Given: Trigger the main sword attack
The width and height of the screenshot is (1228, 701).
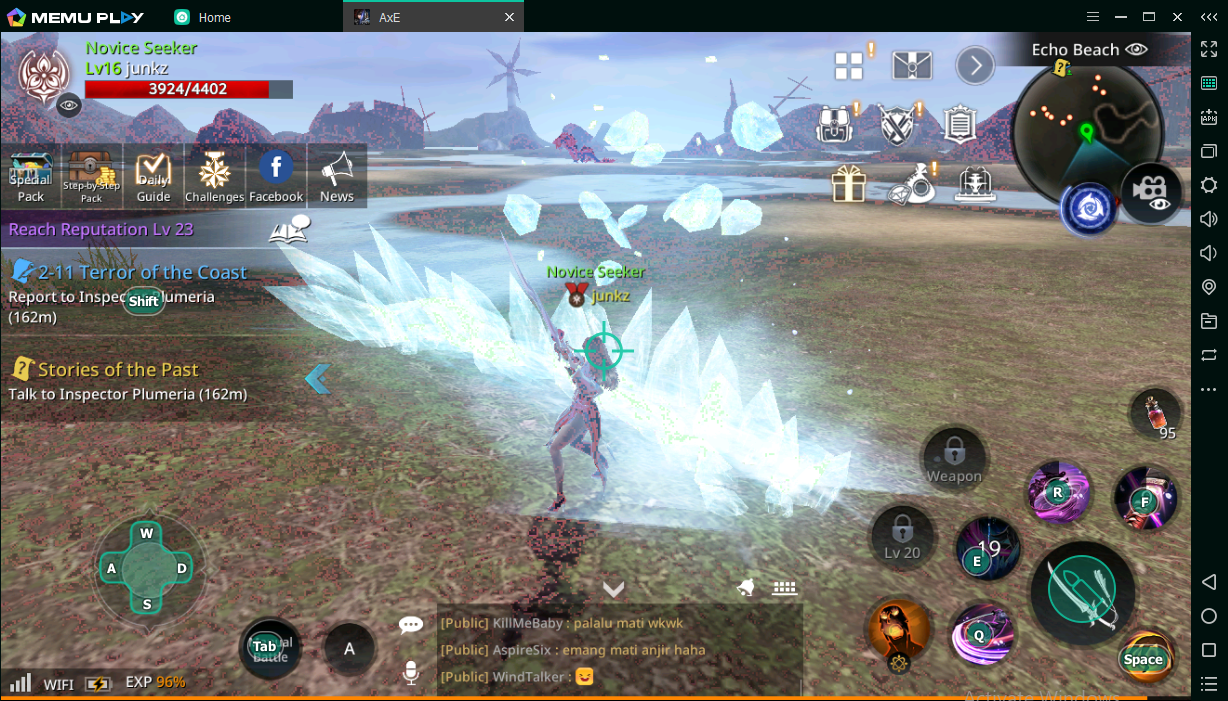Looking at the screenshot, I should (1082, 591).
